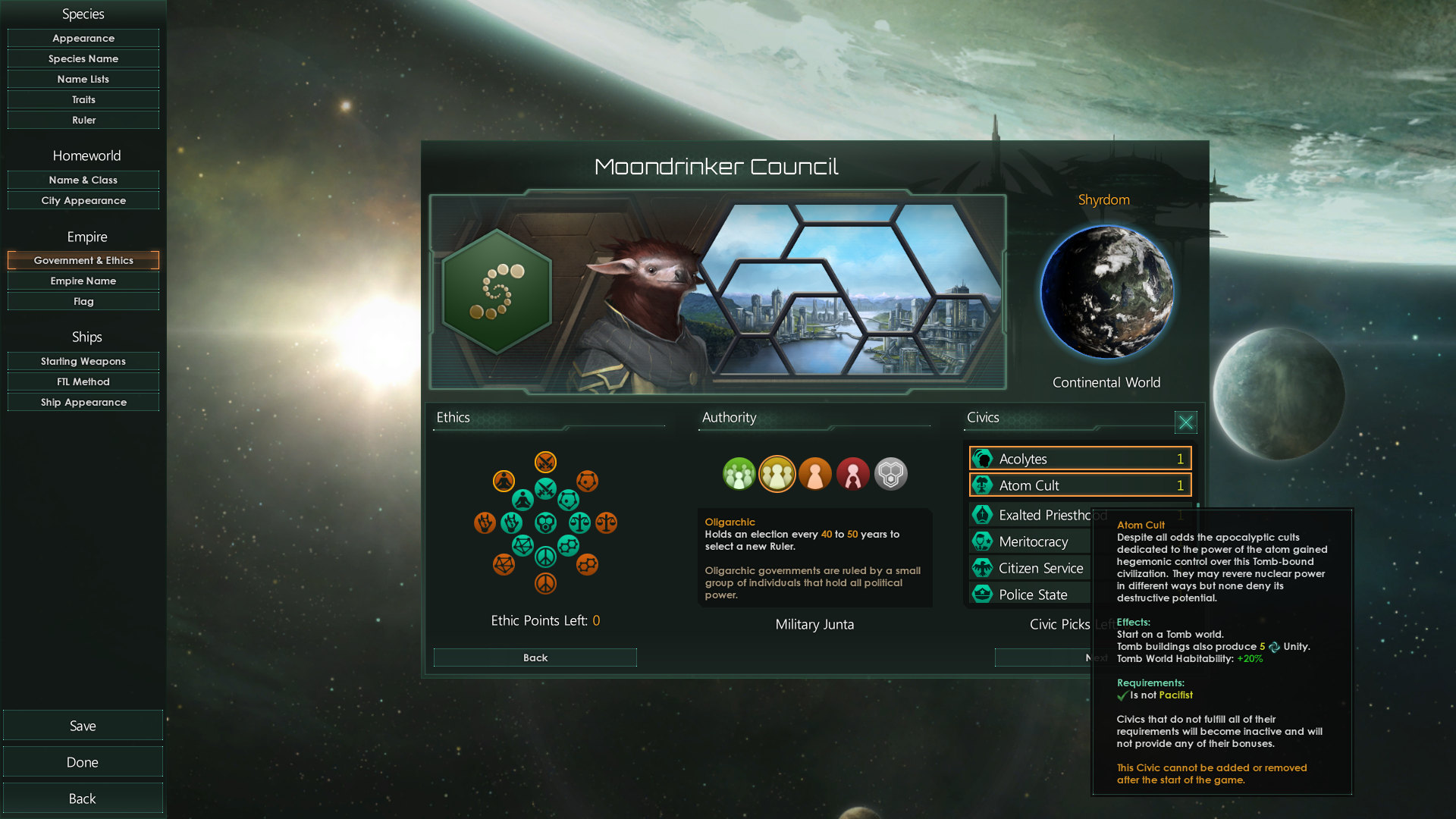Select the Democratic authority icon
1456x819 pixels.
[739, 473]
